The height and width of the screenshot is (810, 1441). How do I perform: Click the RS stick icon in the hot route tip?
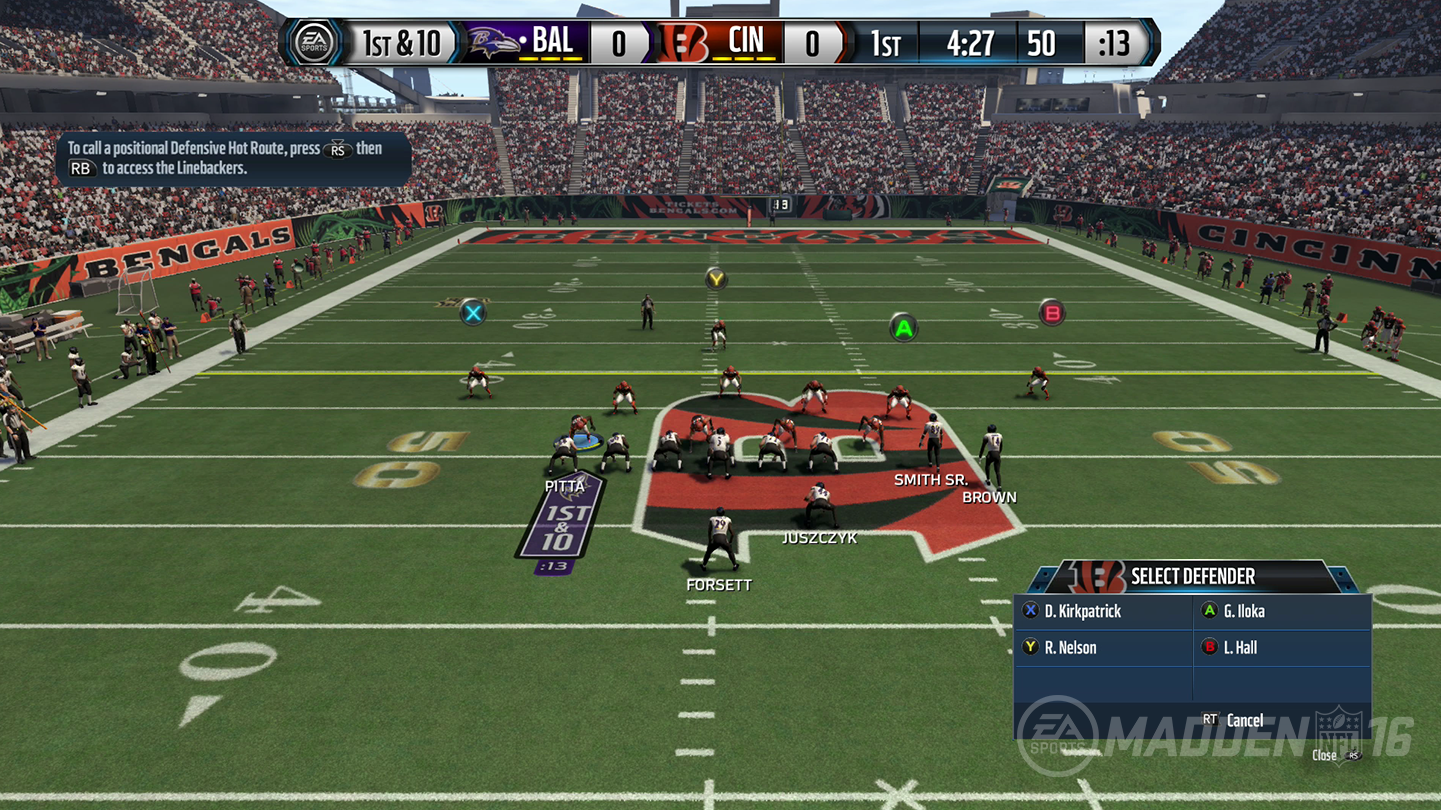pos(338,150)
